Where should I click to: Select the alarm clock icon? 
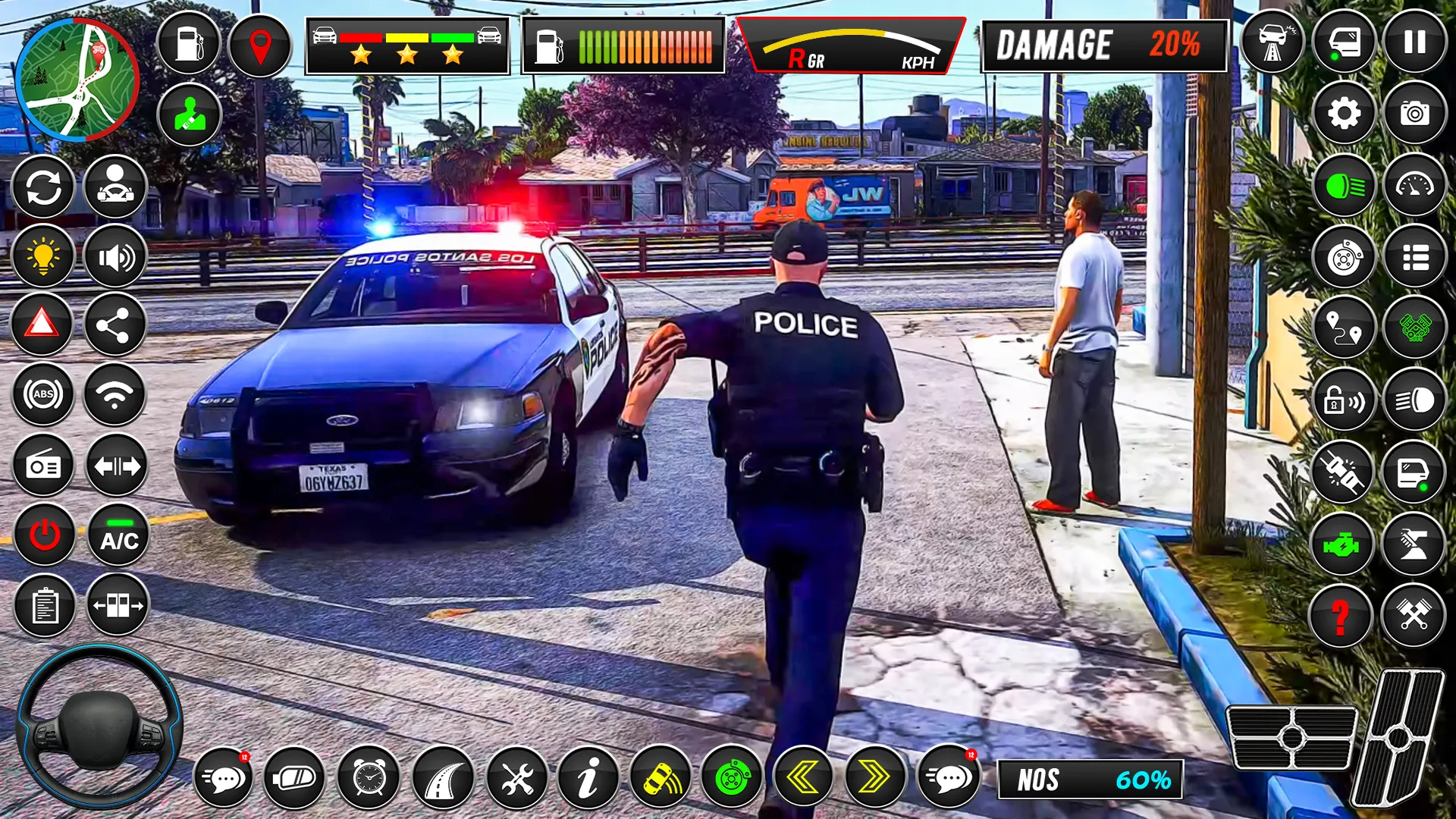[x=369, y=777]
